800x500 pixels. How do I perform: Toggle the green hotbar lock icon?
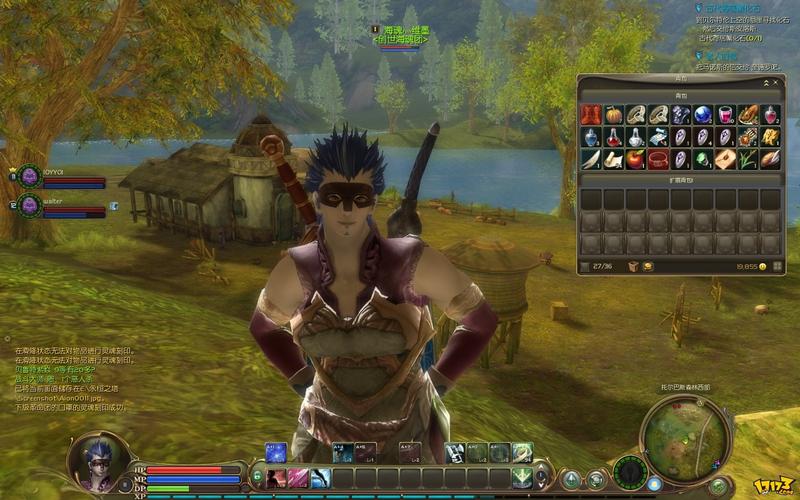256,477
